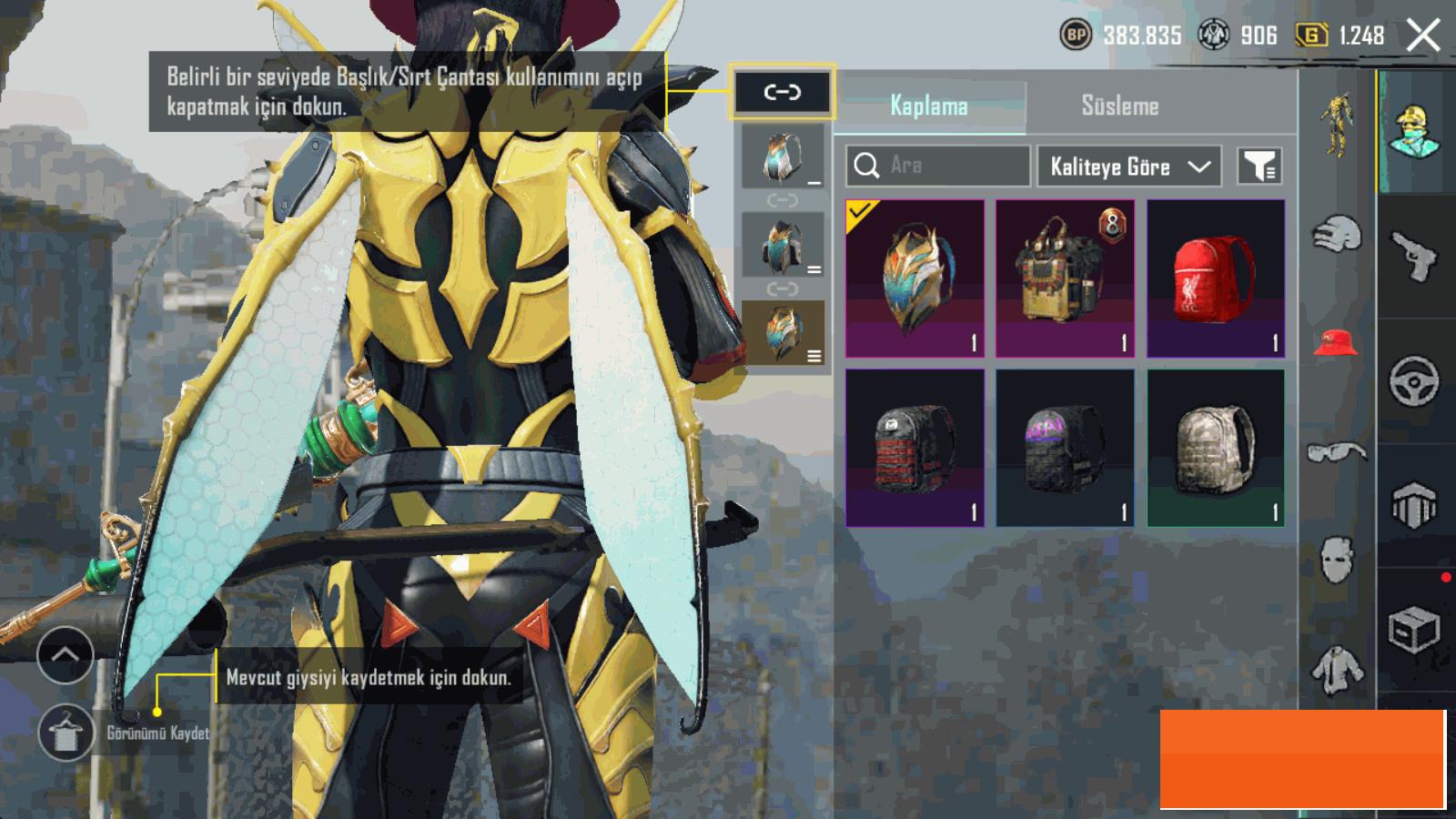Image resolution: width=1456 pixels, height=819 pixels.
Task: Open the Kaliteye Göre sort dropdown
Action: click(1128, 167)
